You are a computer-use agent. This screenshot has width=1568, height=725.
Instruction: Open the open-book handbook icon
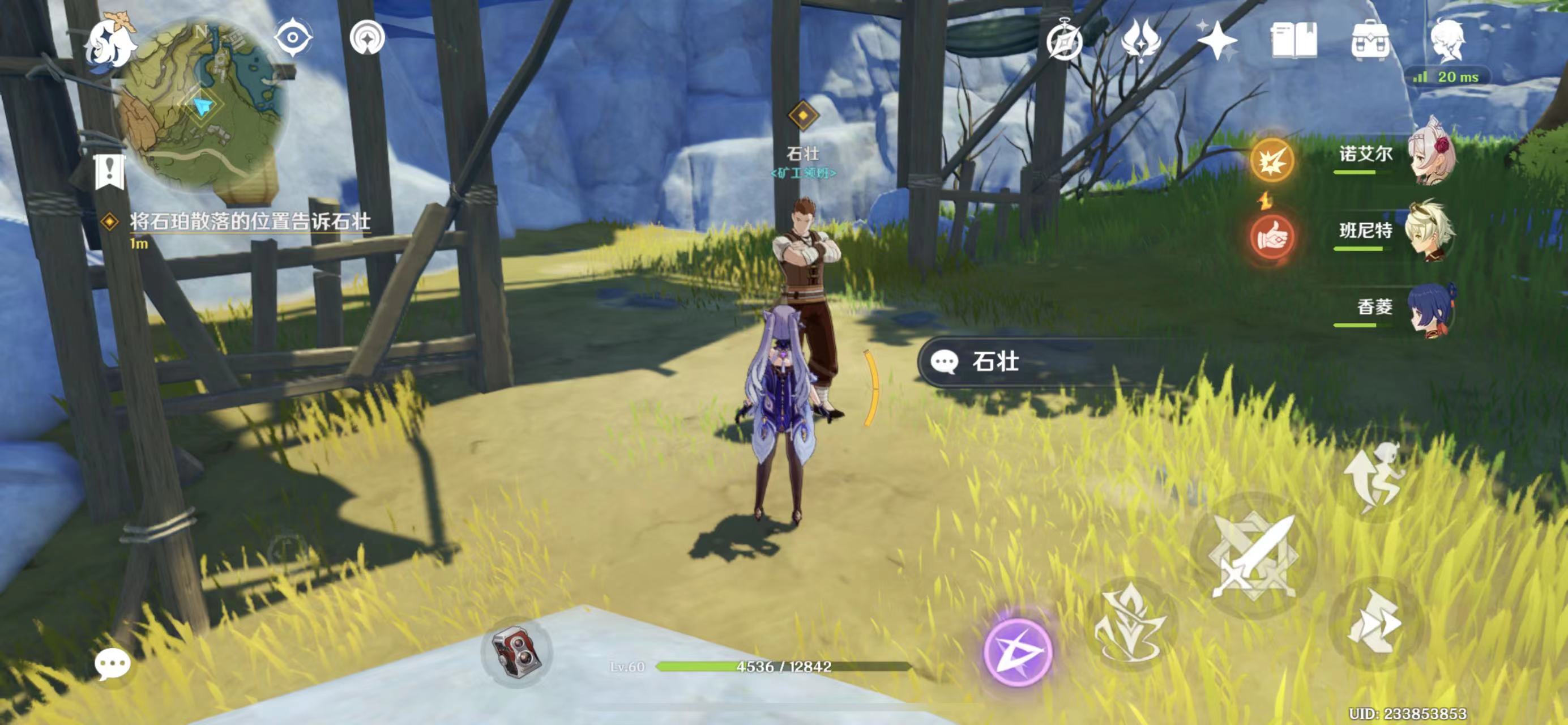(1293, 41)
